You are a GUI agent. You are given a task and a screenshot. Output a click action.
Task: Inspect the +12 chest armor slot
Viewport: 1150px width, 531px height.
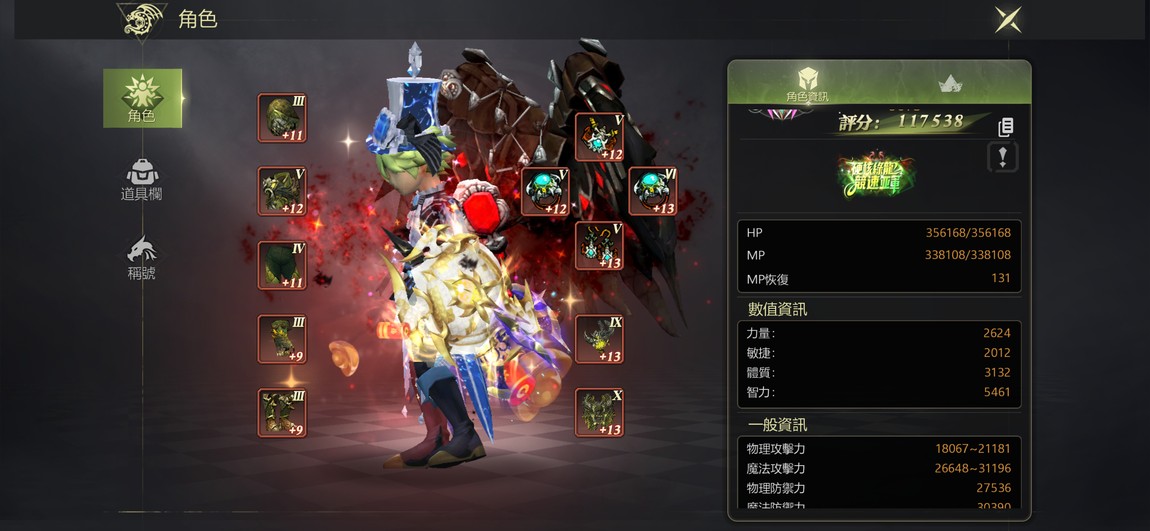pos(282,191)
